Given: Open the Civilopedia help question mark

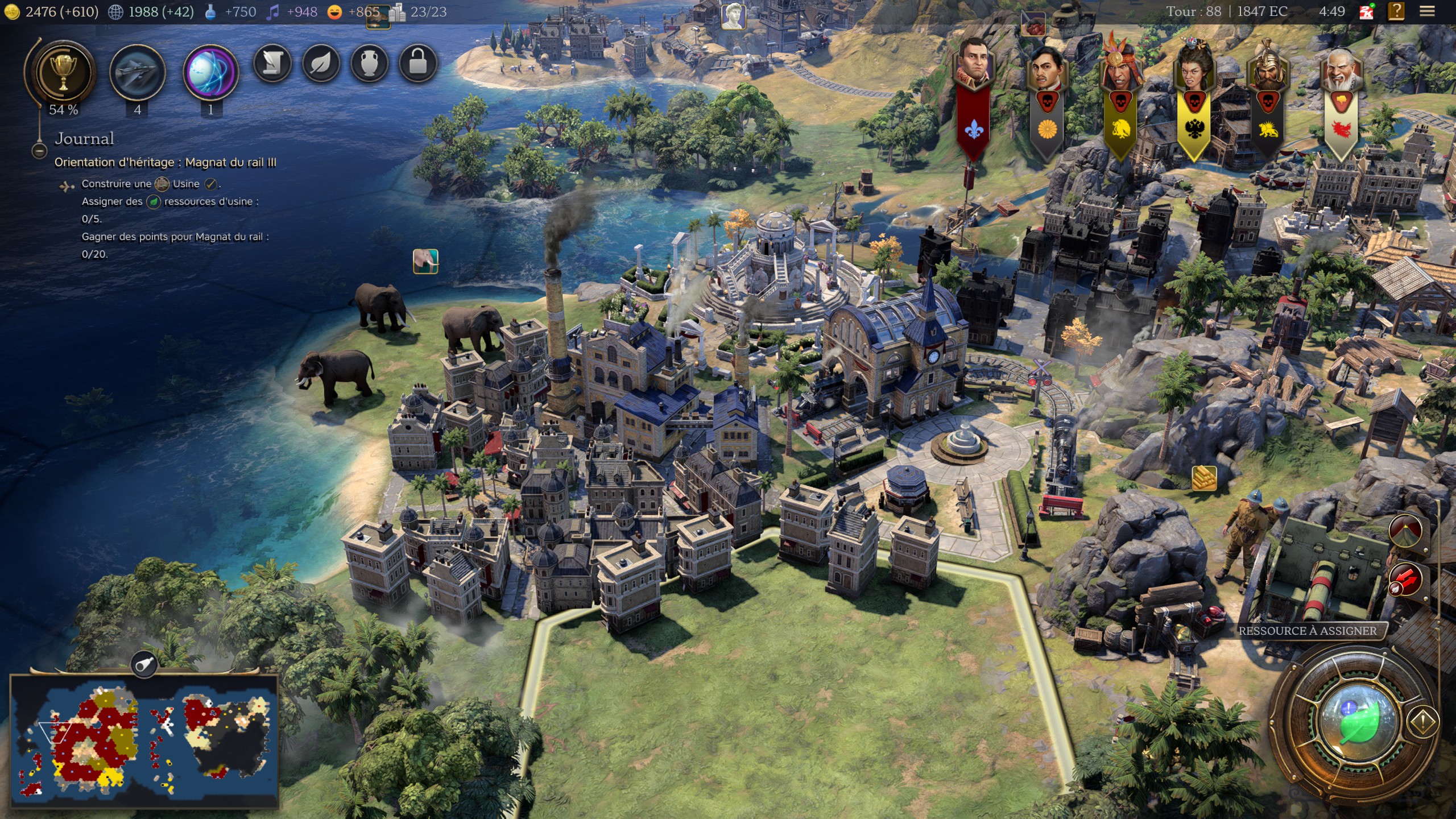Looking at the screenshot, I should (x=1396, y=11).
